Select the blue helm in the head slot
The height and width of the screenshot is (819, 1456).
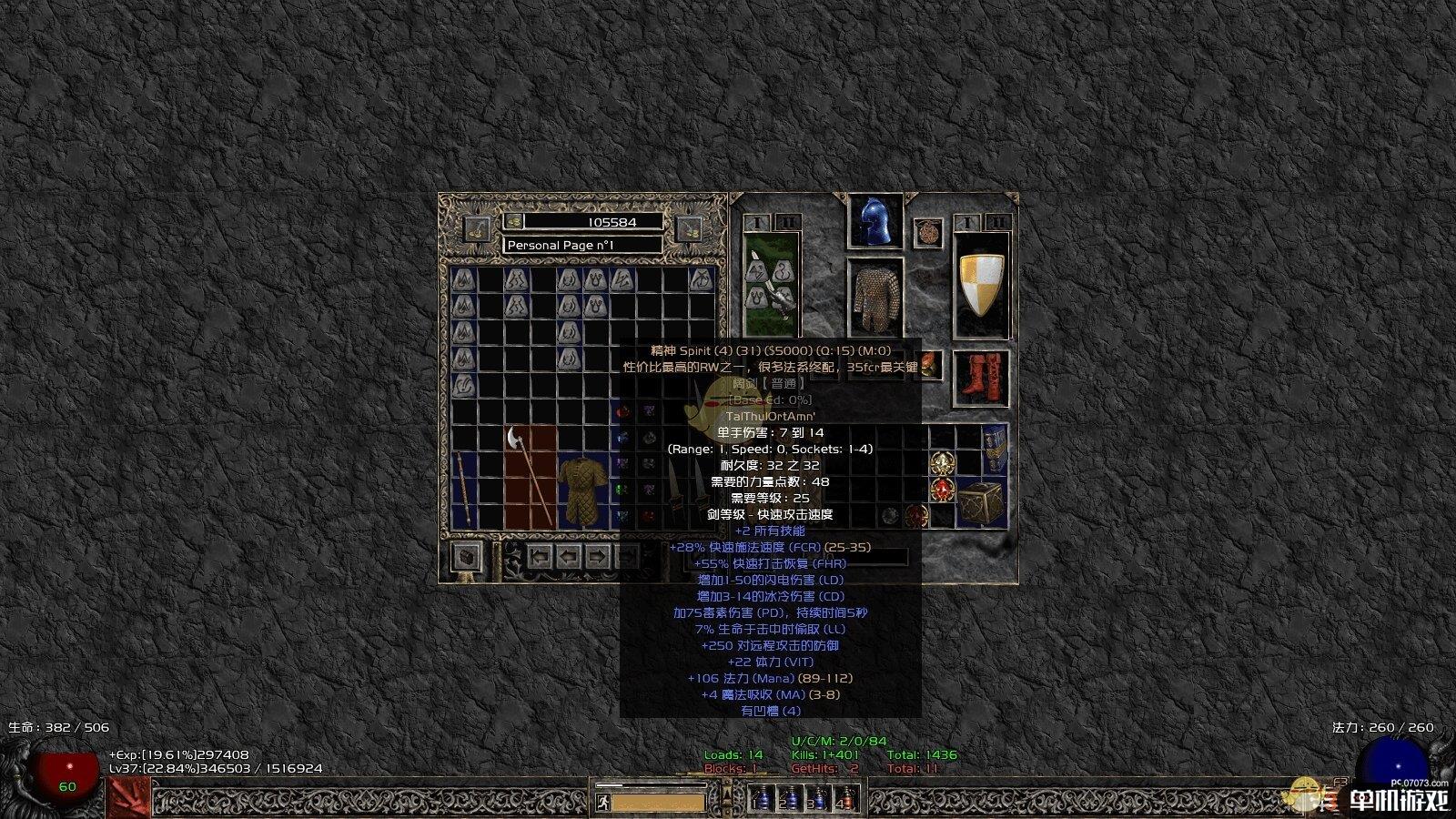point(875,221)
